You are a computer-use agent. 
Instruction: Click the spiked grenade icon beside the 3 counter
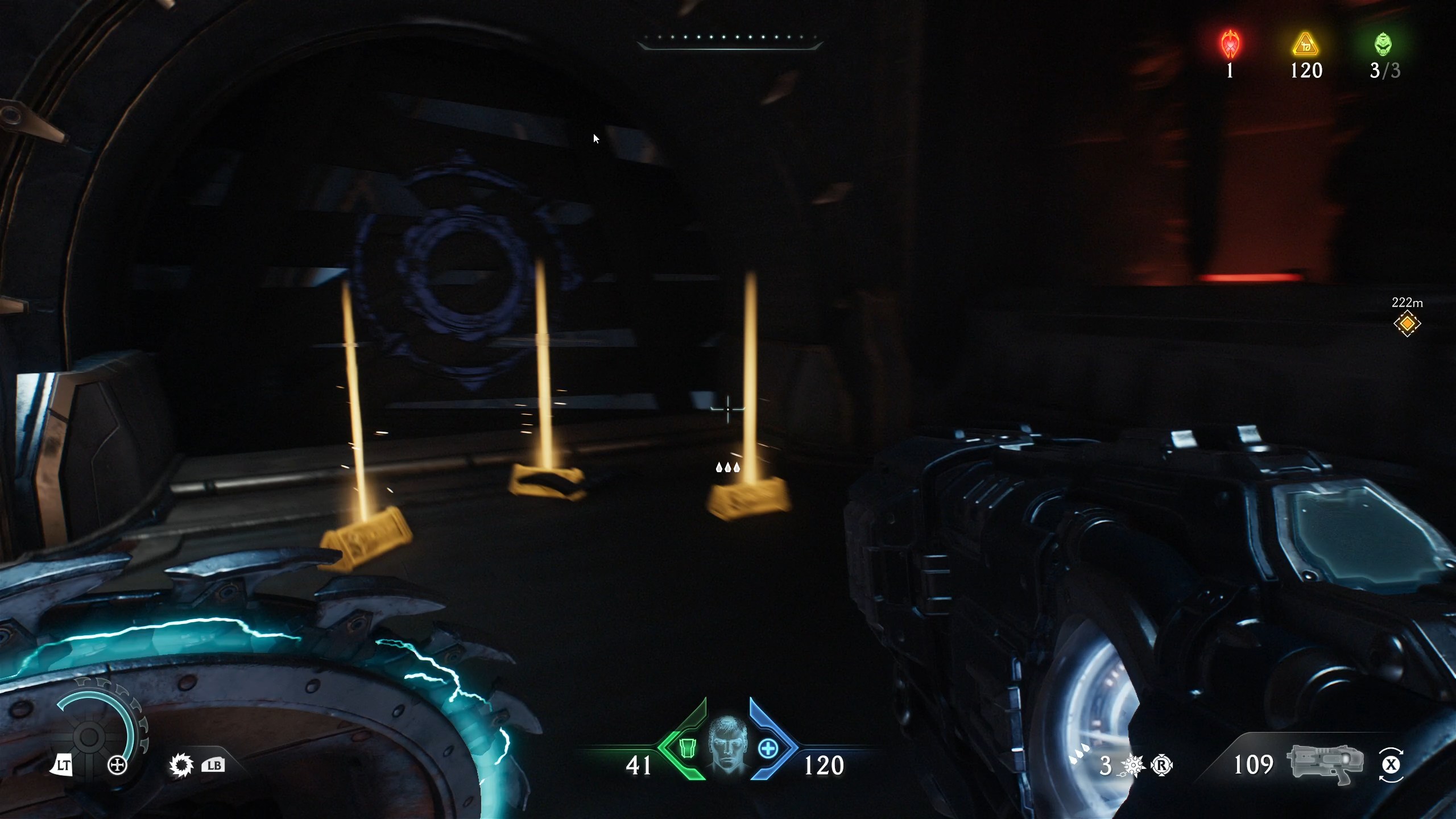pos(1134,765)
